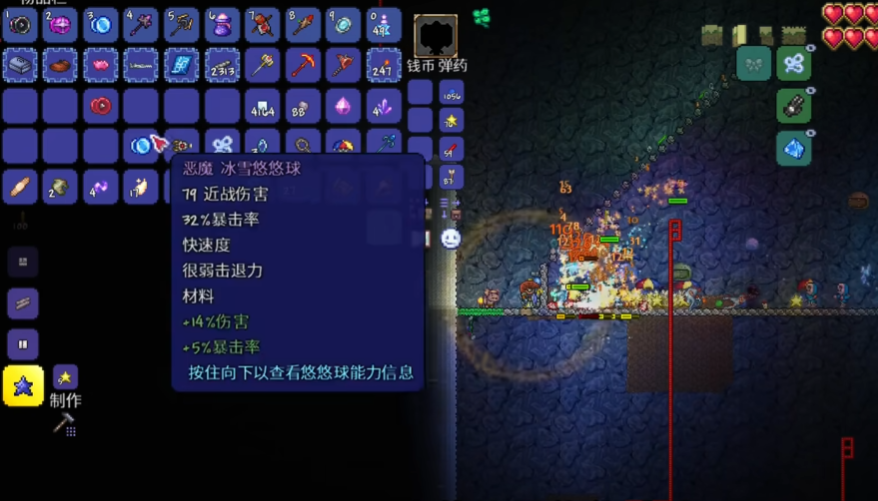The height and width of the screenshot is (501, 878).
Task: Craft the highlighted blue star item
Action: 23,385
